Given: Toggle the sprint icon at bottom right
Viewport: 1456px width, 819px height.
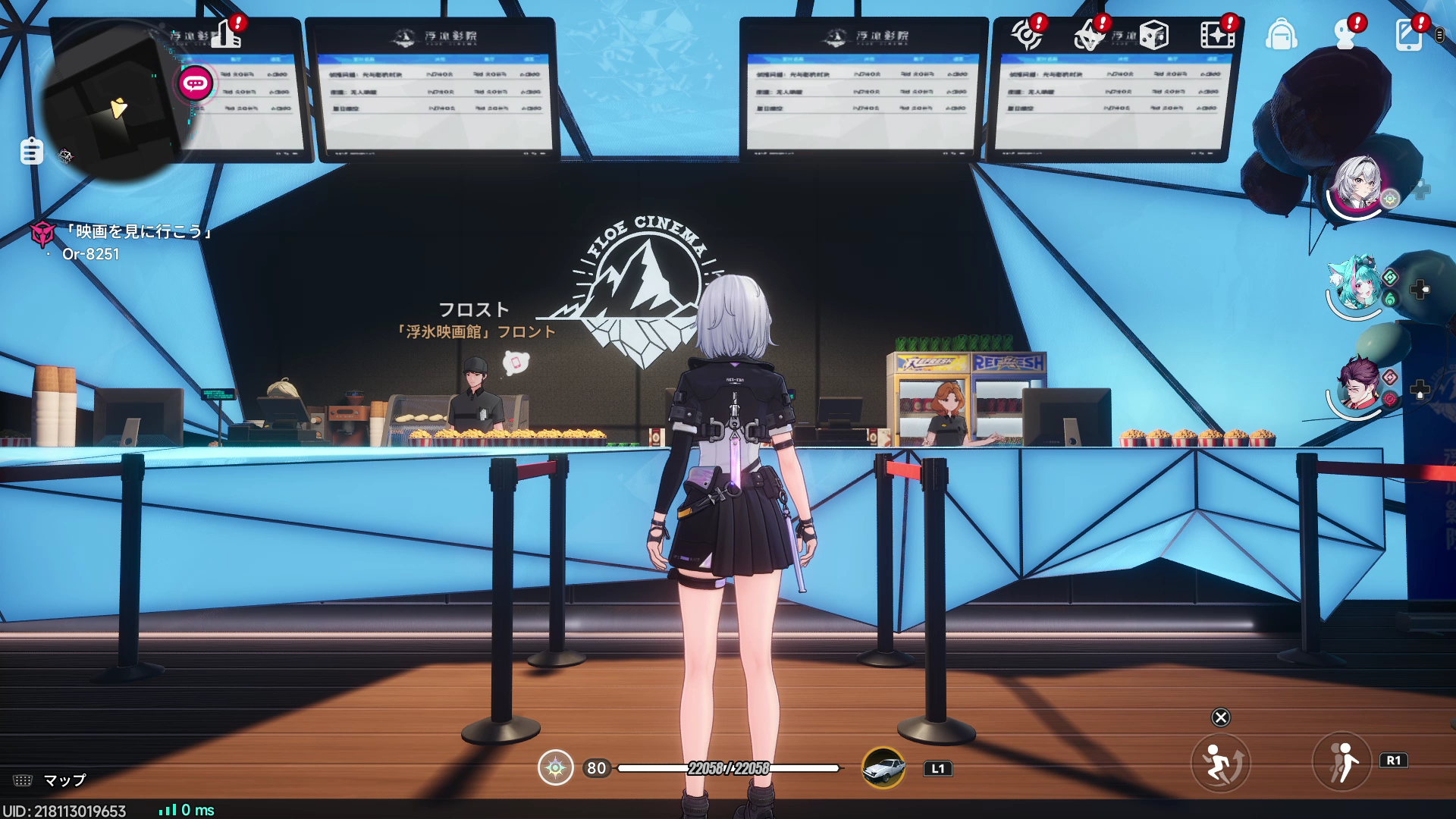Looking at the screenshot, I should click(1221, 762).
